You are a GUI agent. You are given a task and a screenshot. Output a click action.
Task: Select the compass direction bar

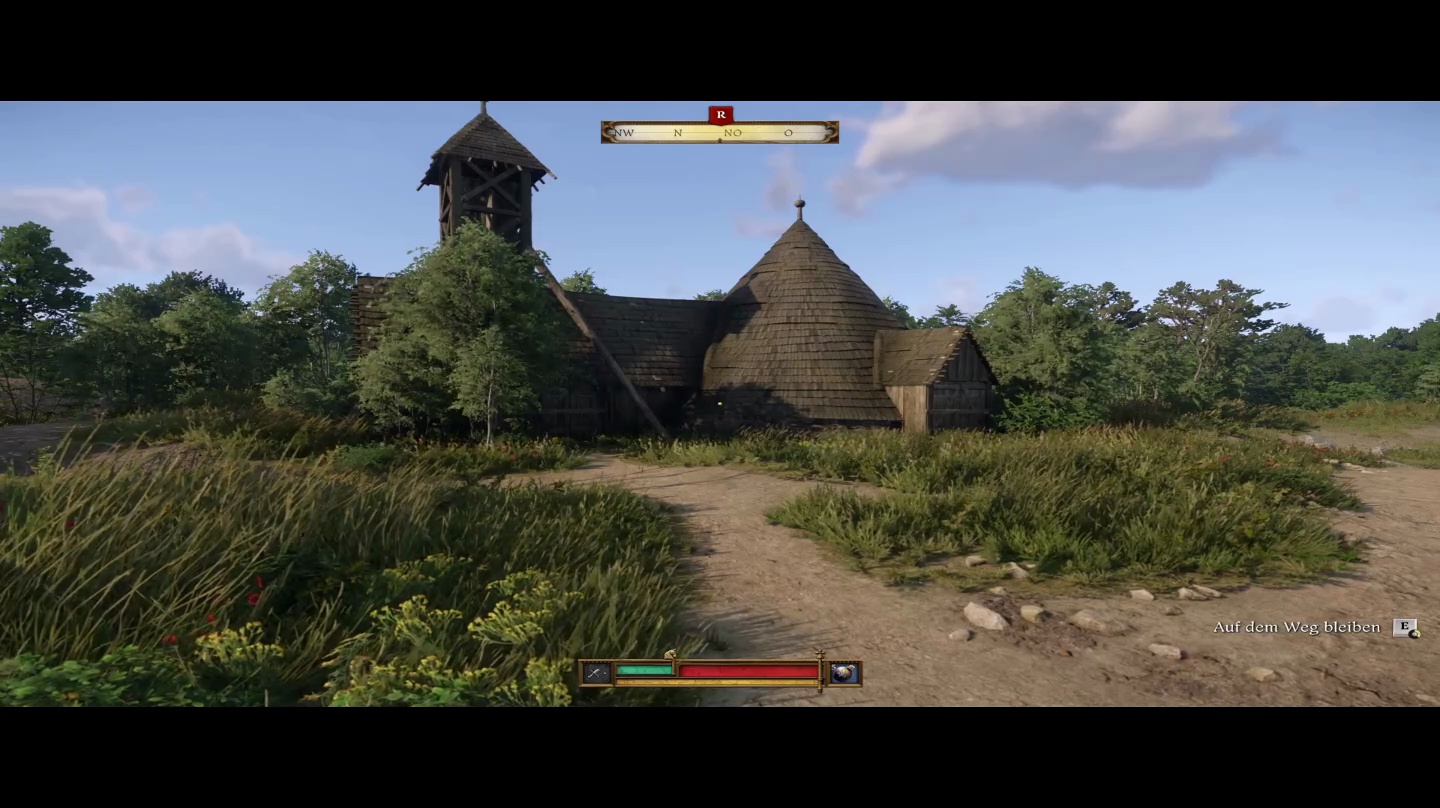pyautogui.click(x=719, y=133)
